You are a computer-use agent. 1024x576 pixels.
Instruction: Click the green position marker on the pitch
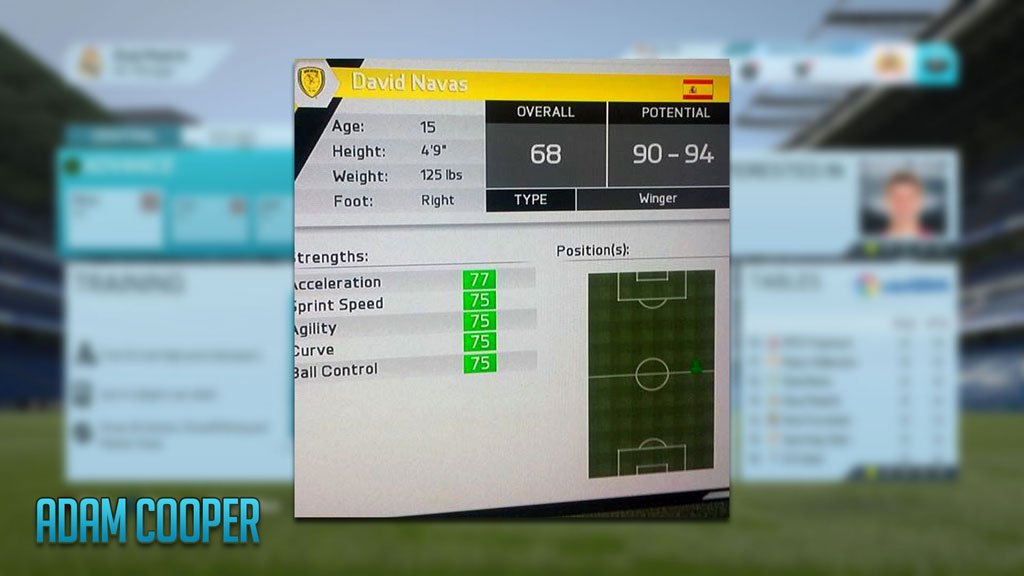[x=696, y=367]
